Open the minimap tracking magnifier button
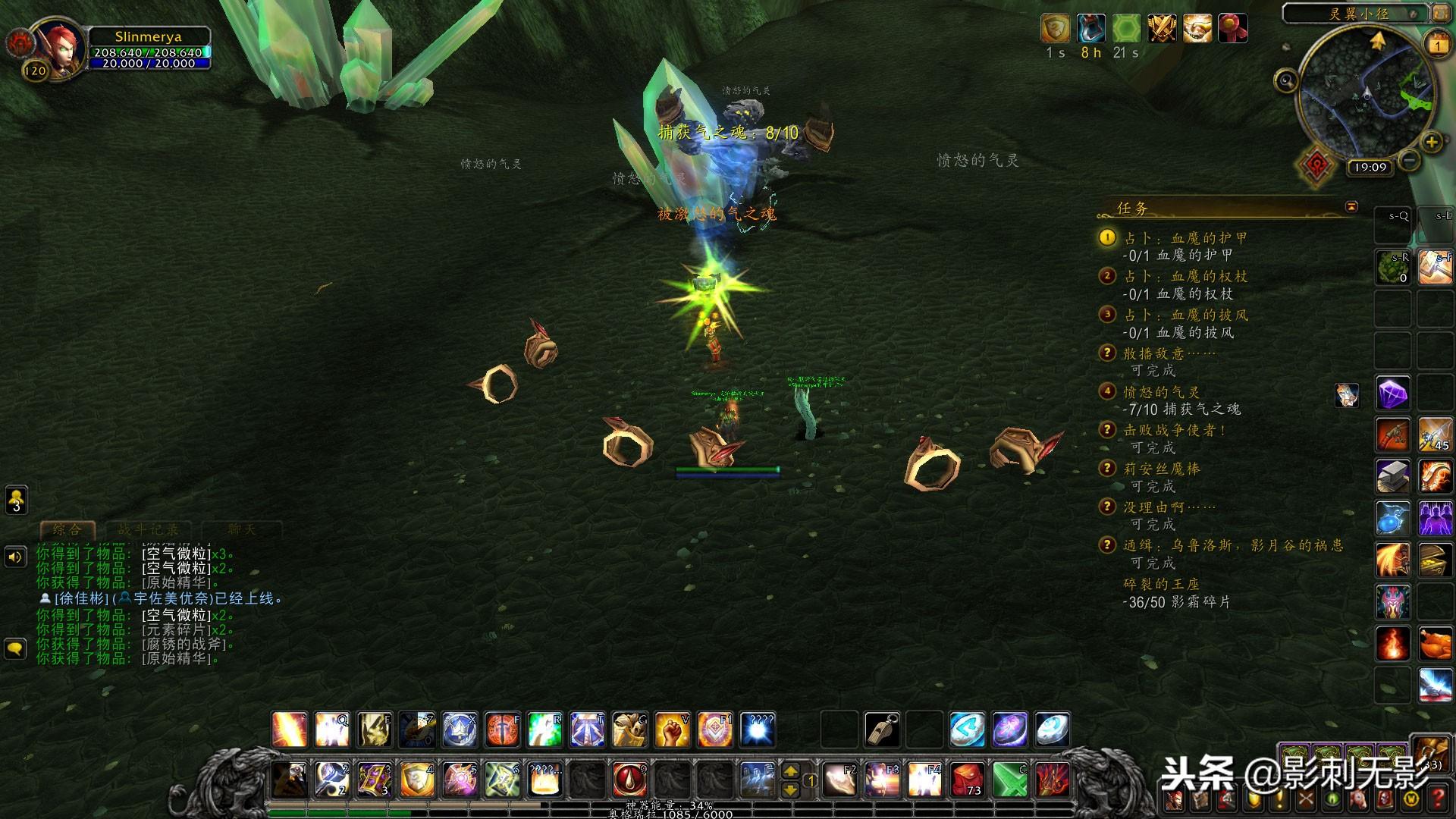The height and width of the screenshot is (819, 1456). [x=1286, y=80]
